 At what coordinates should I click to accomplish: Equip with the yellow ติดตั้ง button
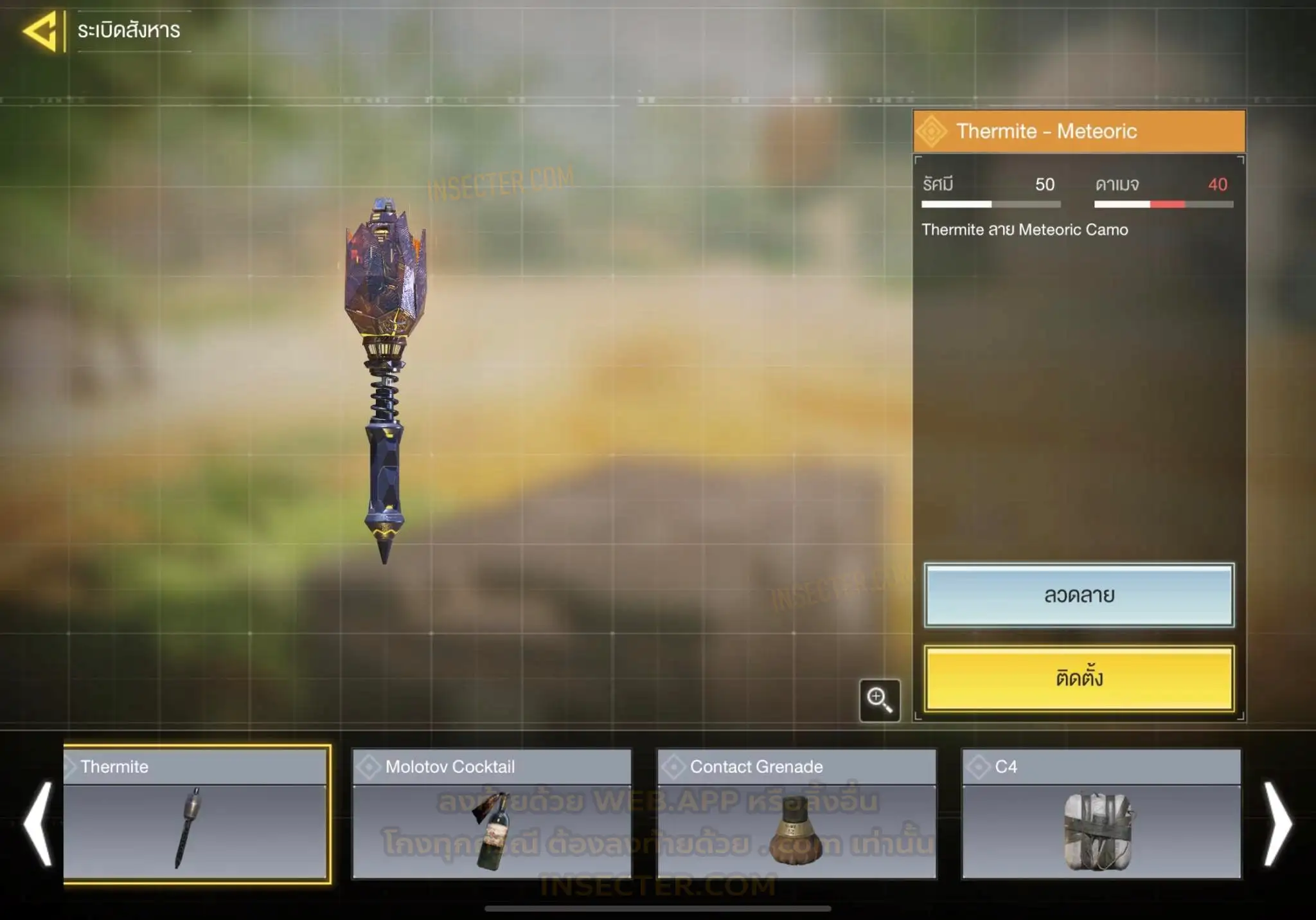point(1079,678)
